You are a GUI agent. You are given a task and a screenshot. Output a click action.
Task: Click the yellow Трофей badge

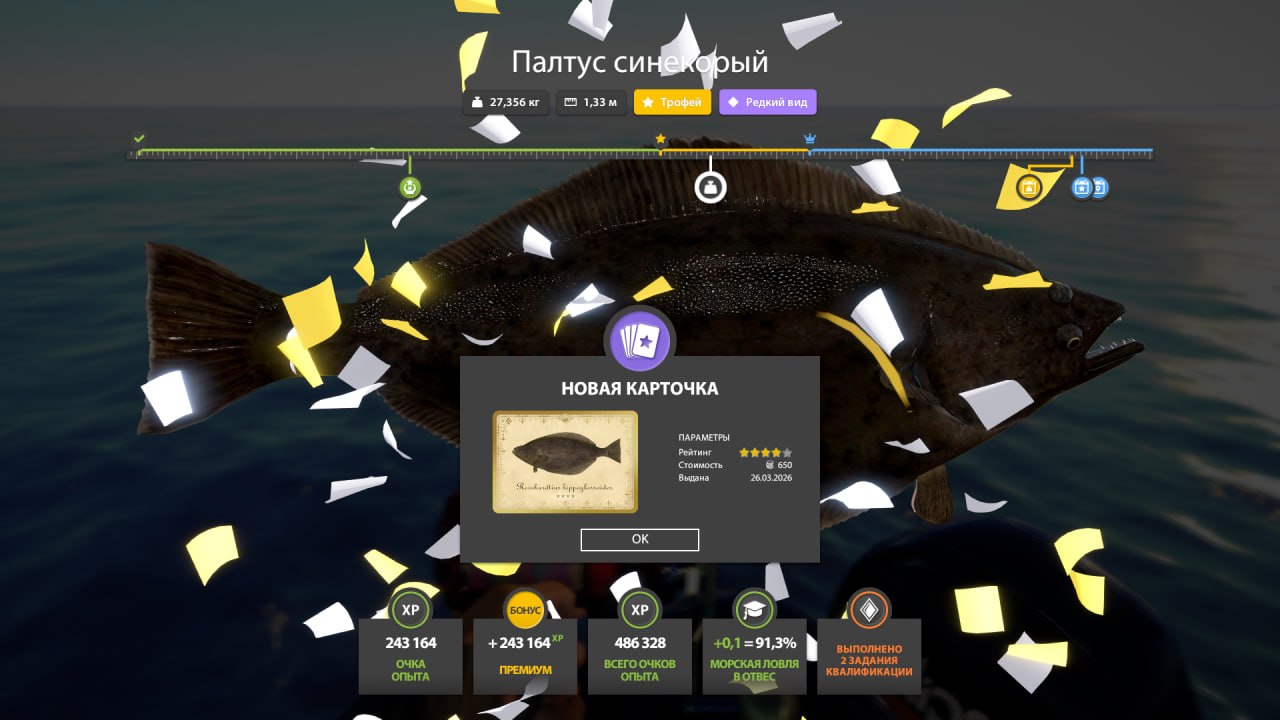click(x=672, y=101)
